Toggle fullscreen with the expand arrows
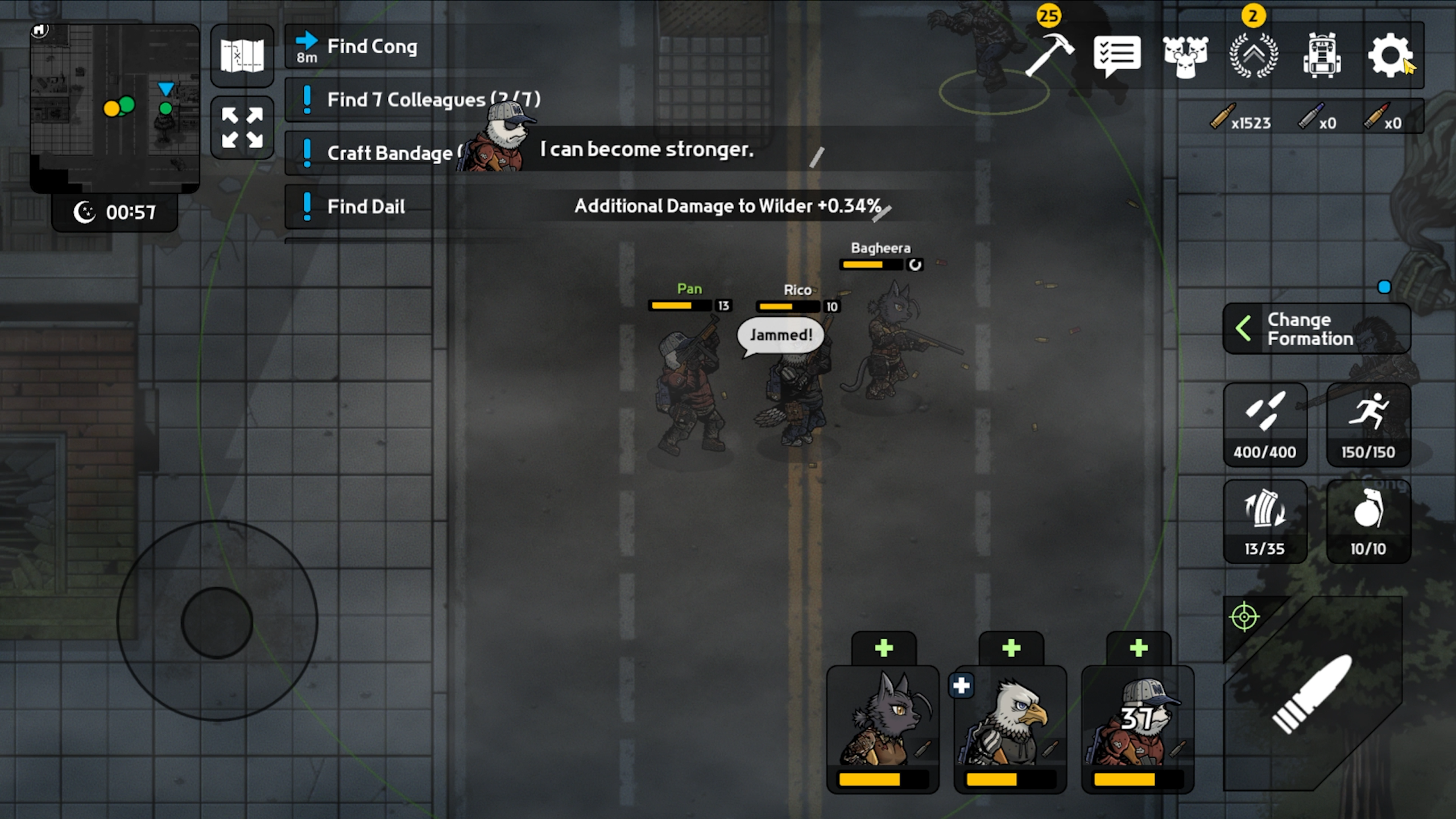 pyautogui.click(x=242, y=125)
